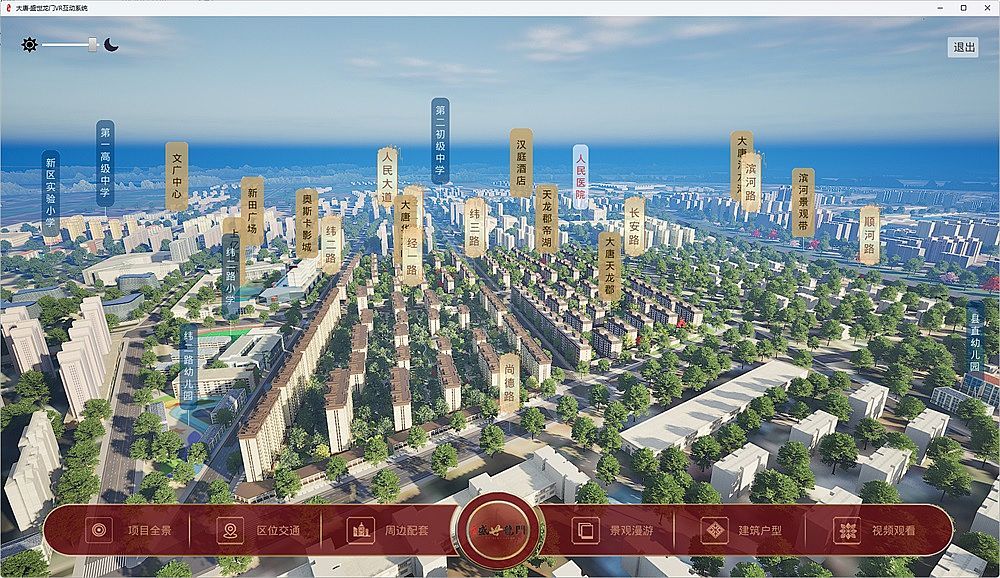
Task: Select the 大唐天龙郡 map label
Action: point(609,265)
